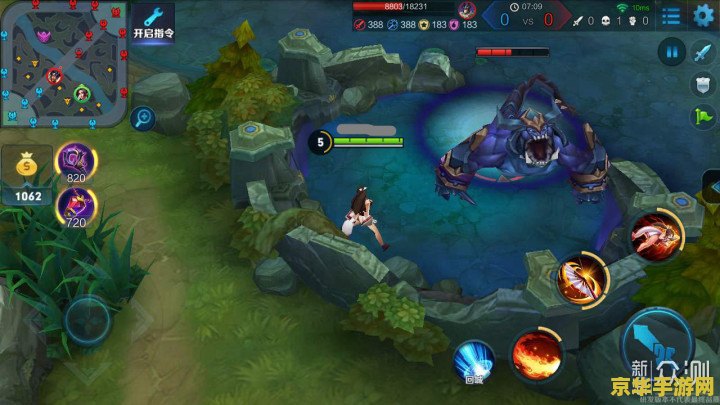Viewport: 720px width, 405px height.
Task: Open the 开启指令 command panel
Action: pos(152,21)
